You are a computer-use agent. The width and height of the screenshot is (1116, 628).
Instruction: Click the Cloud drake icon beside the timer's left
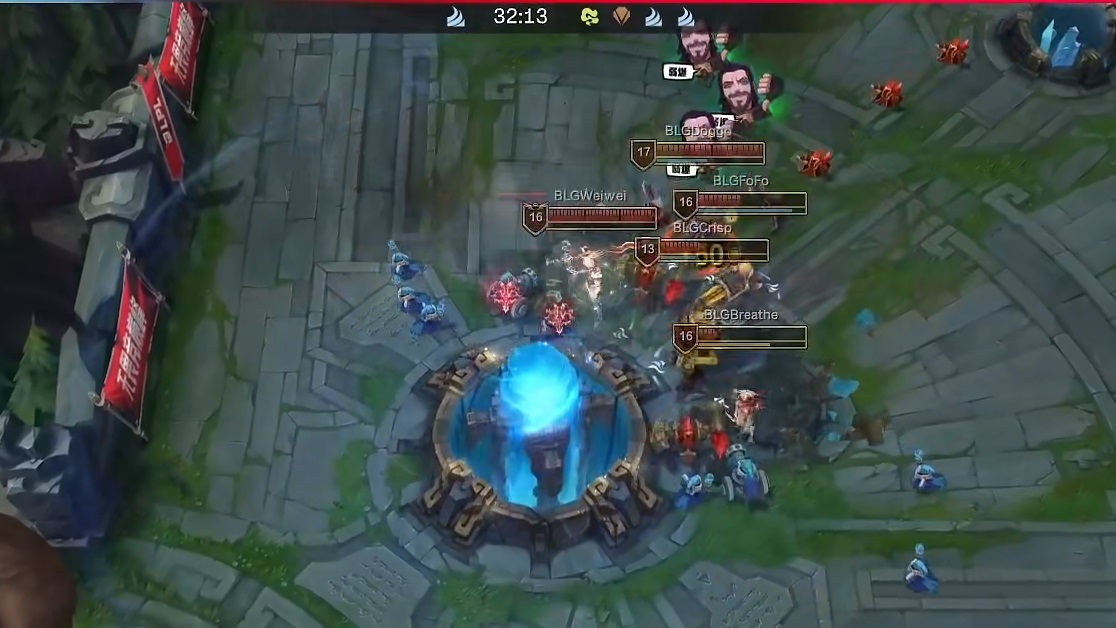point(456,17)
